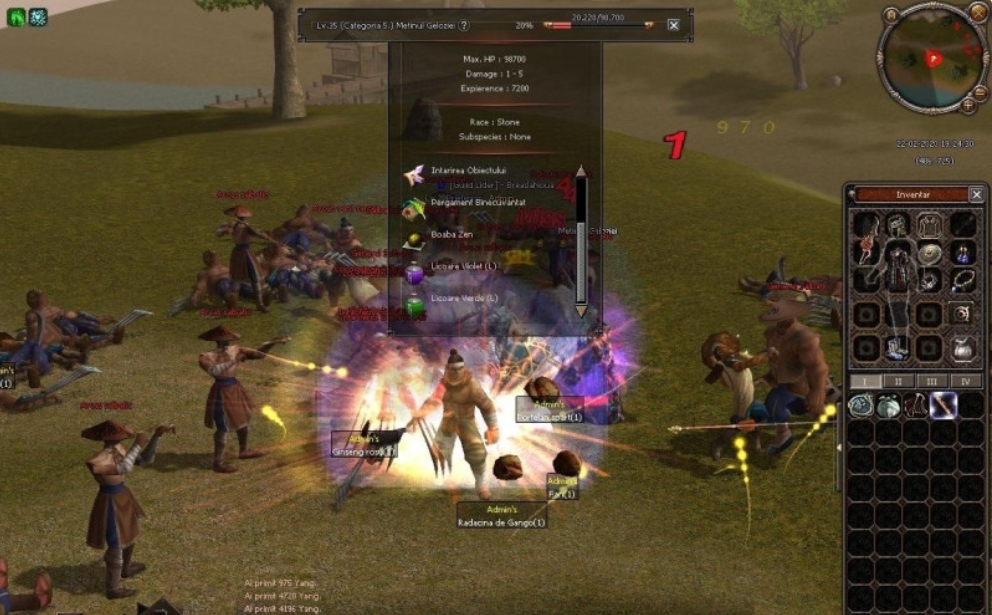The height and width of the screenshot is (615, 992).
Task: Click the Licoare Violet (L) potion entry
Action: coord(463,267)
